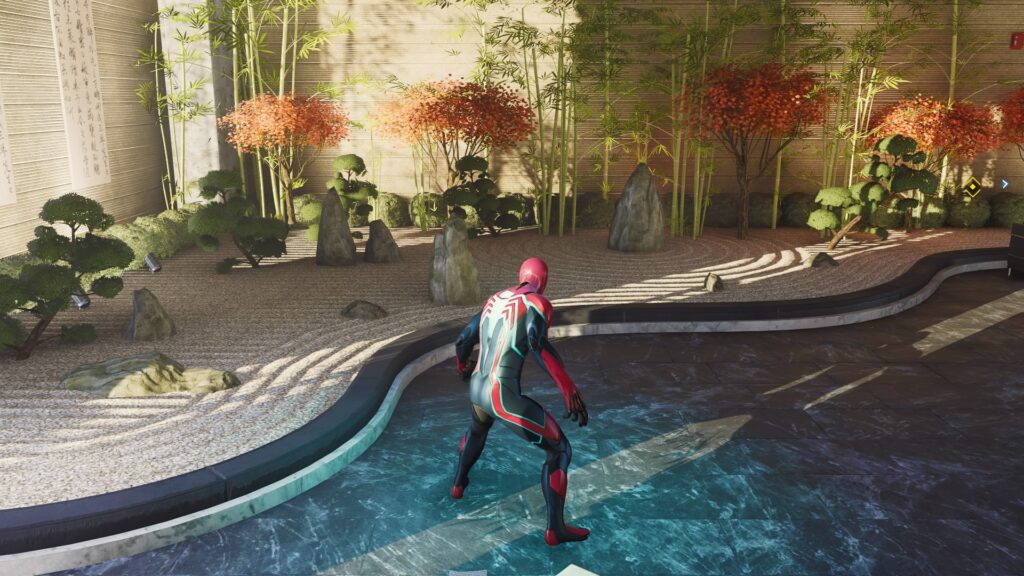
Task: Click the blue chevron waypoint arrow
Action: click(1004, 184)
